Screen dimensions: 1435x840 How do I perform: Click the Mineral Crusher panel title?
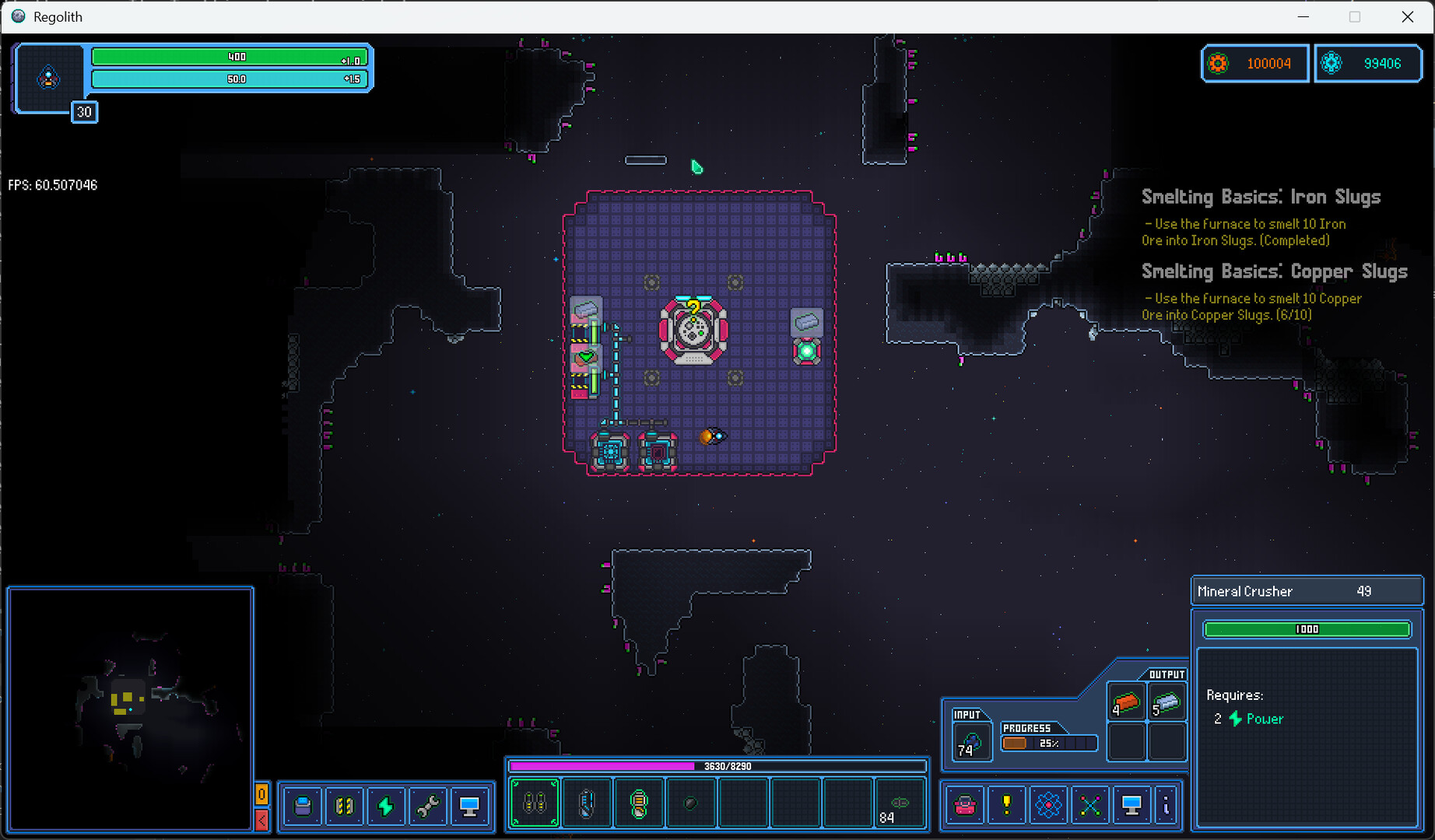[1244, 591]
